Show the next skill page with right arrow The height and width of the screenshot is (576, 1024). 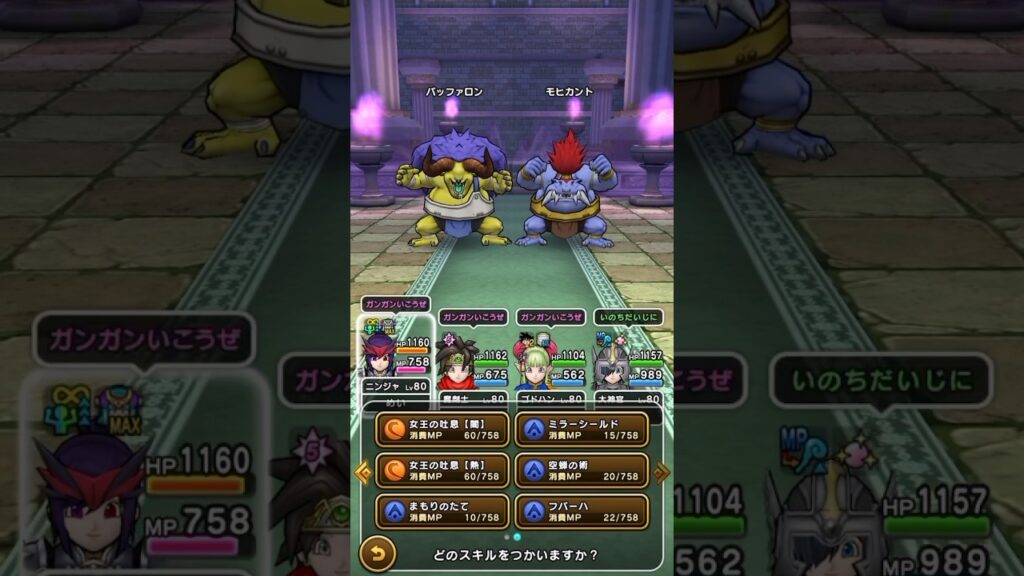(661, 470)
